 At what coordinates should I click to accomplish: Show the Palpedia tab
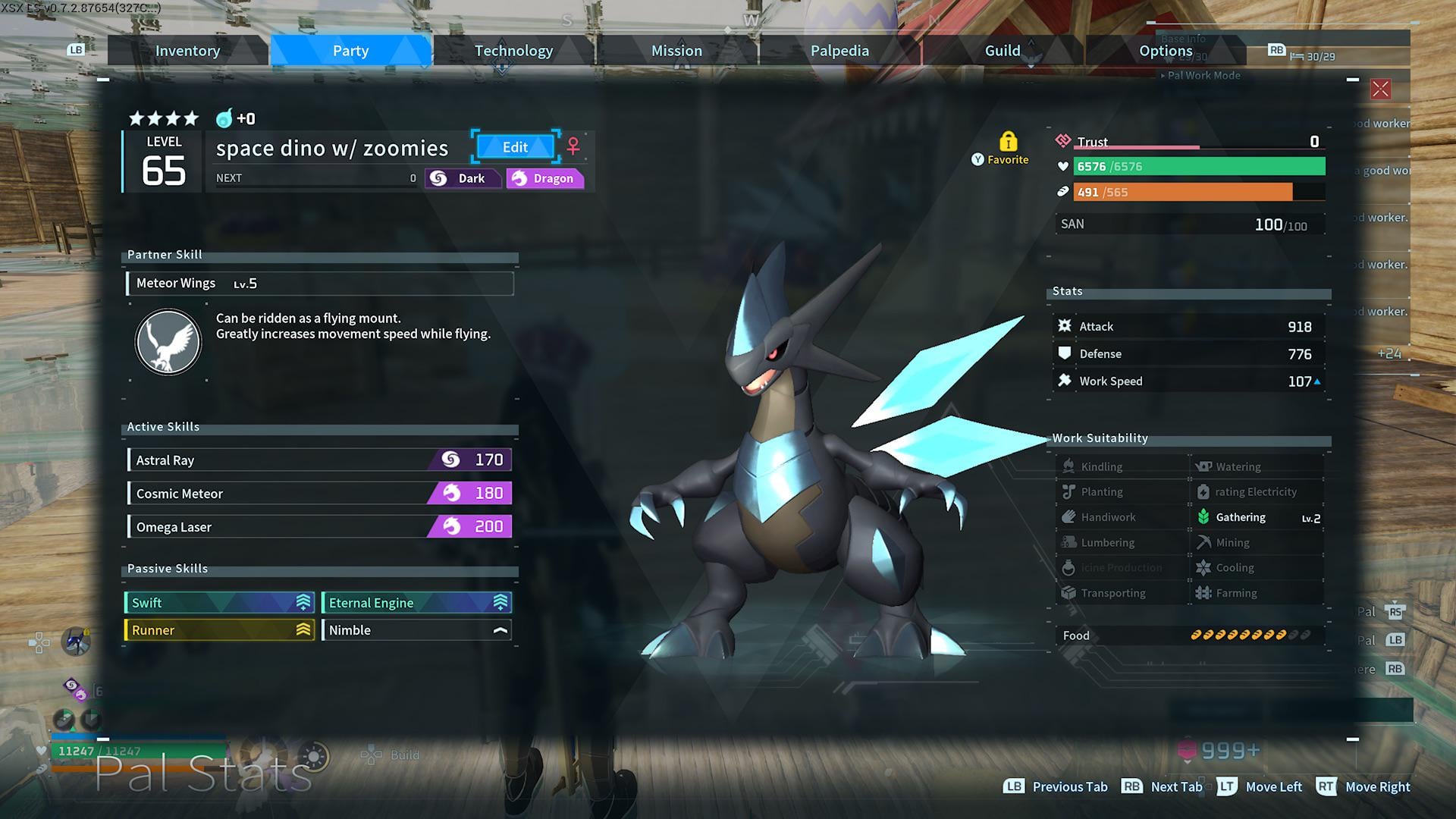pos(839,51)
